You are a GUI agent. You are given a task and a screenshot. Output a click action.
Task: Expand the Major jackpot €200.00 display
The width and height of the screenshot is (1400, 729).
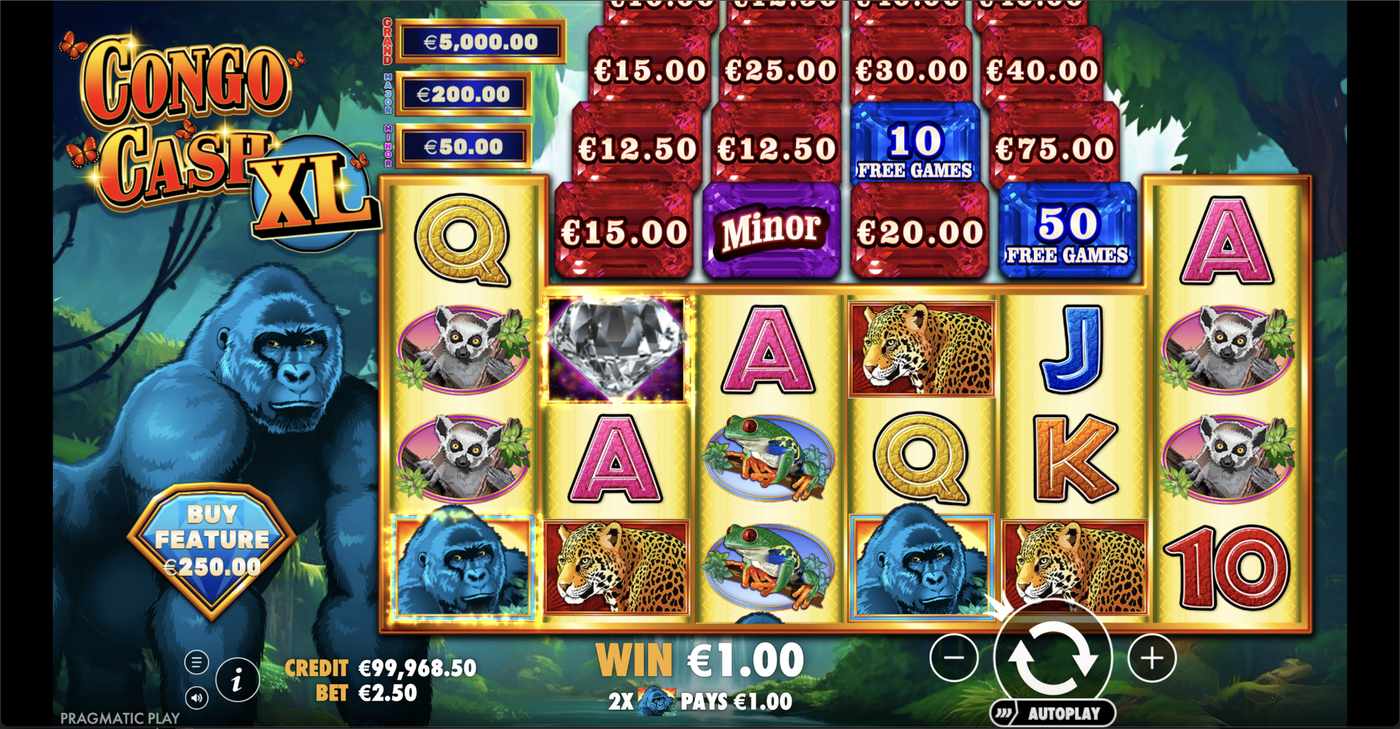tap(464, 92)
